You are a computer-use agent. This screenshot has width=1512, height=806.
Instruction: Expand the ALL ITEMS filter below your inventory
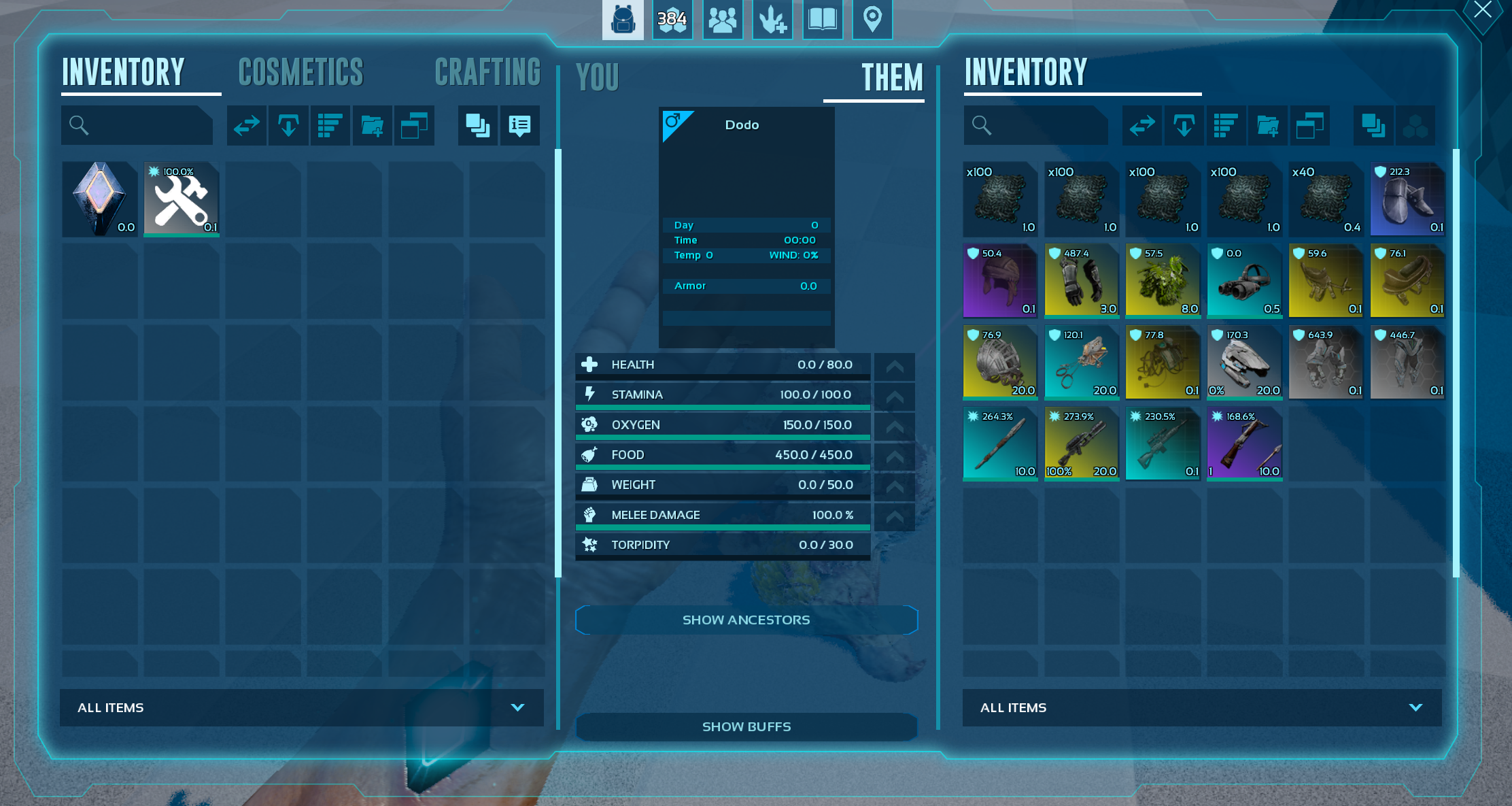[x=301, y=707]
